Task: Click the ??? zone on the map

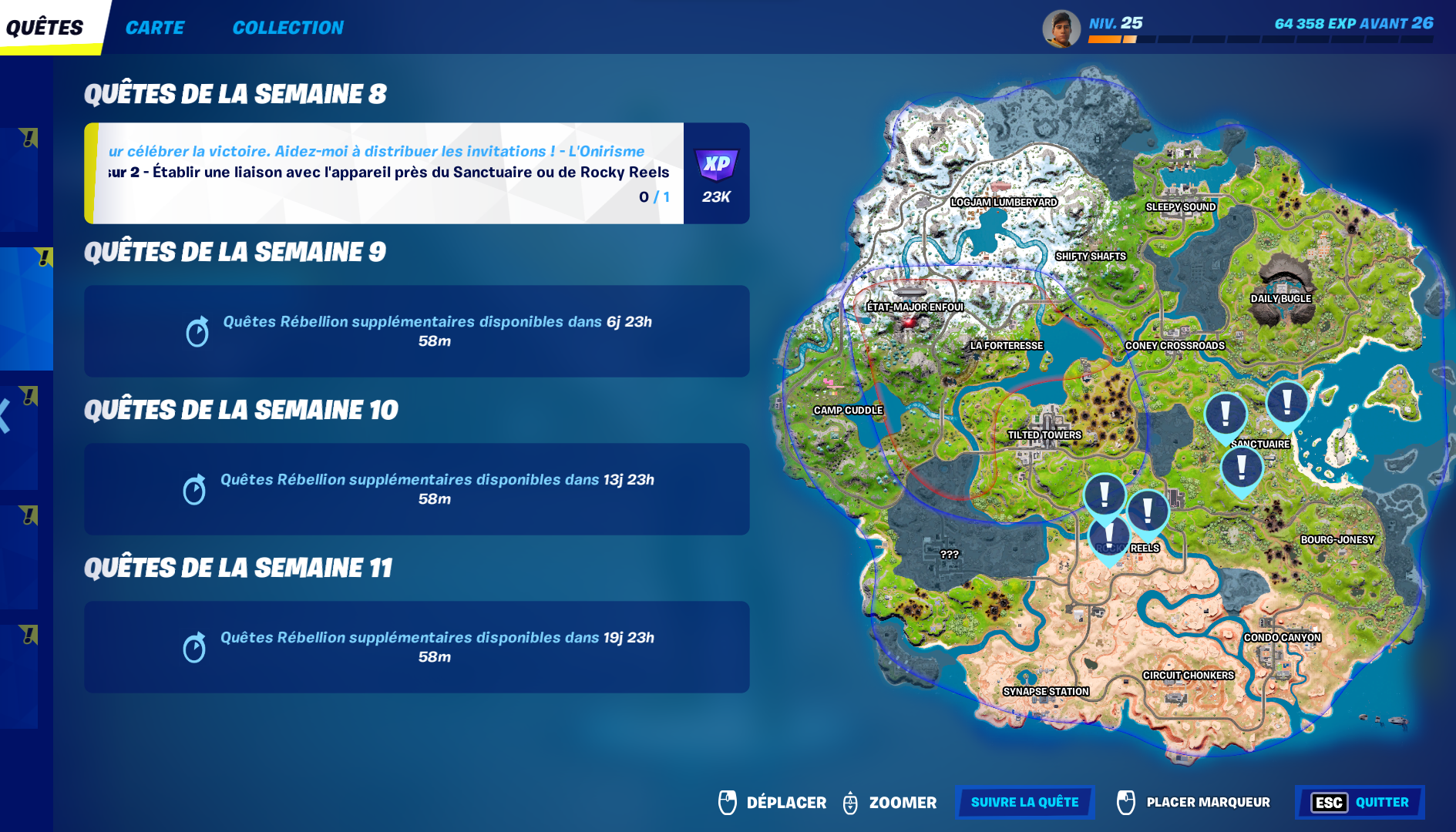Action: tap(949, 552)
